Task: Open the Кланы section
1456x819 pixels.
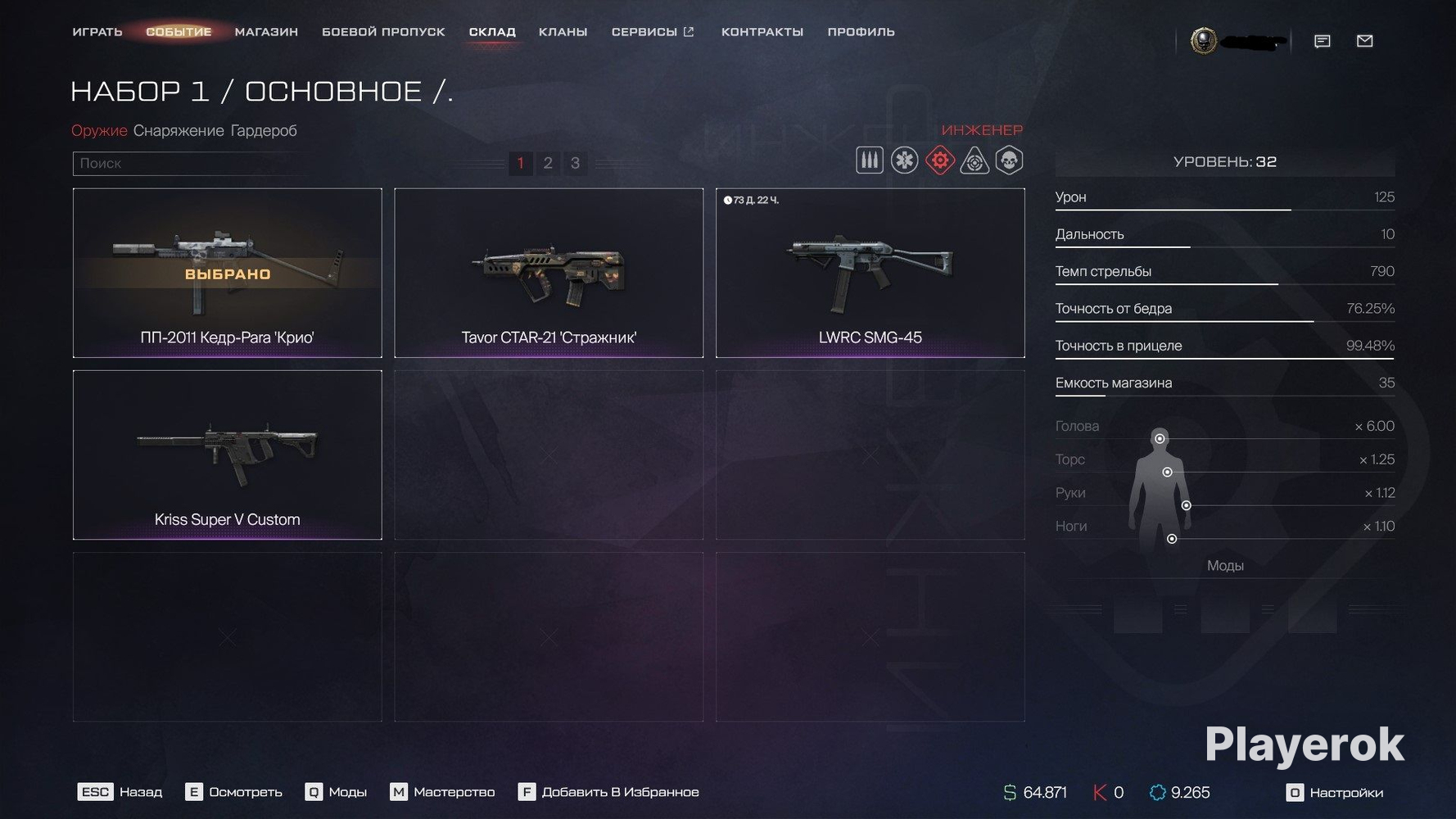Action: click(x=563, y=32)
